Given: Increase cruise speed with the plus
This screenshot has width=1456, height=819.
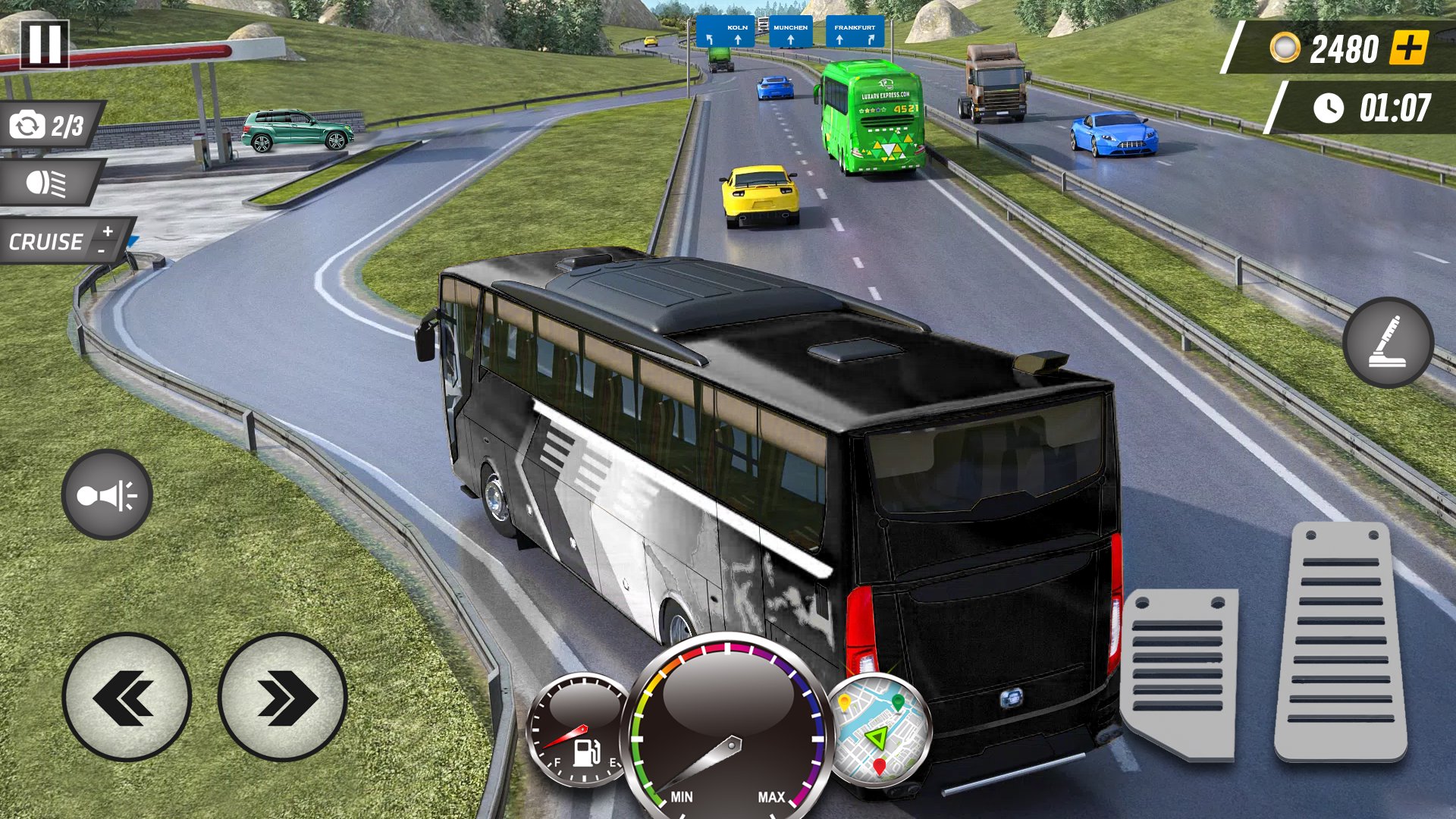Looking at the screenshot, I should [x=108, y=231].
